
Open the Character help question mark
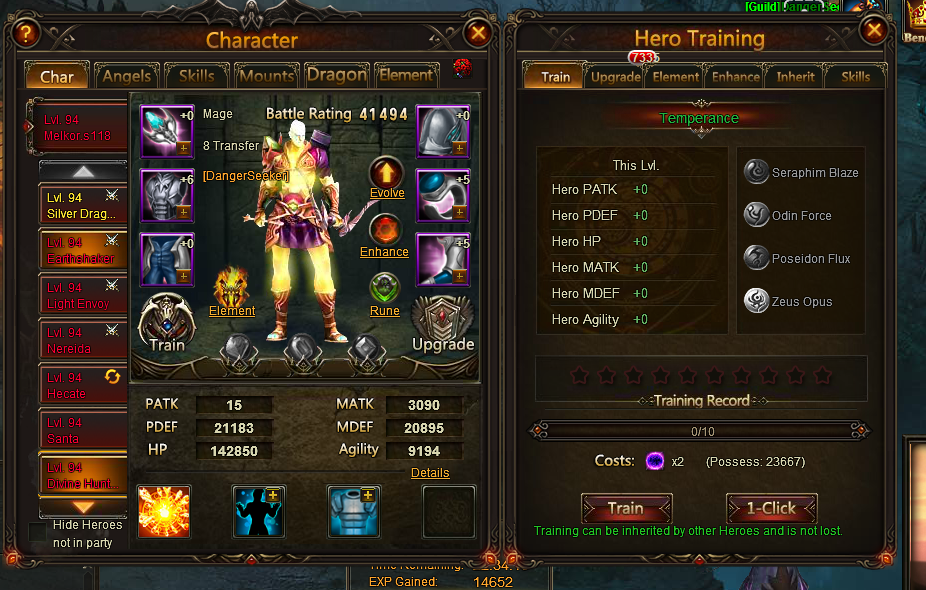pos(26,33)
